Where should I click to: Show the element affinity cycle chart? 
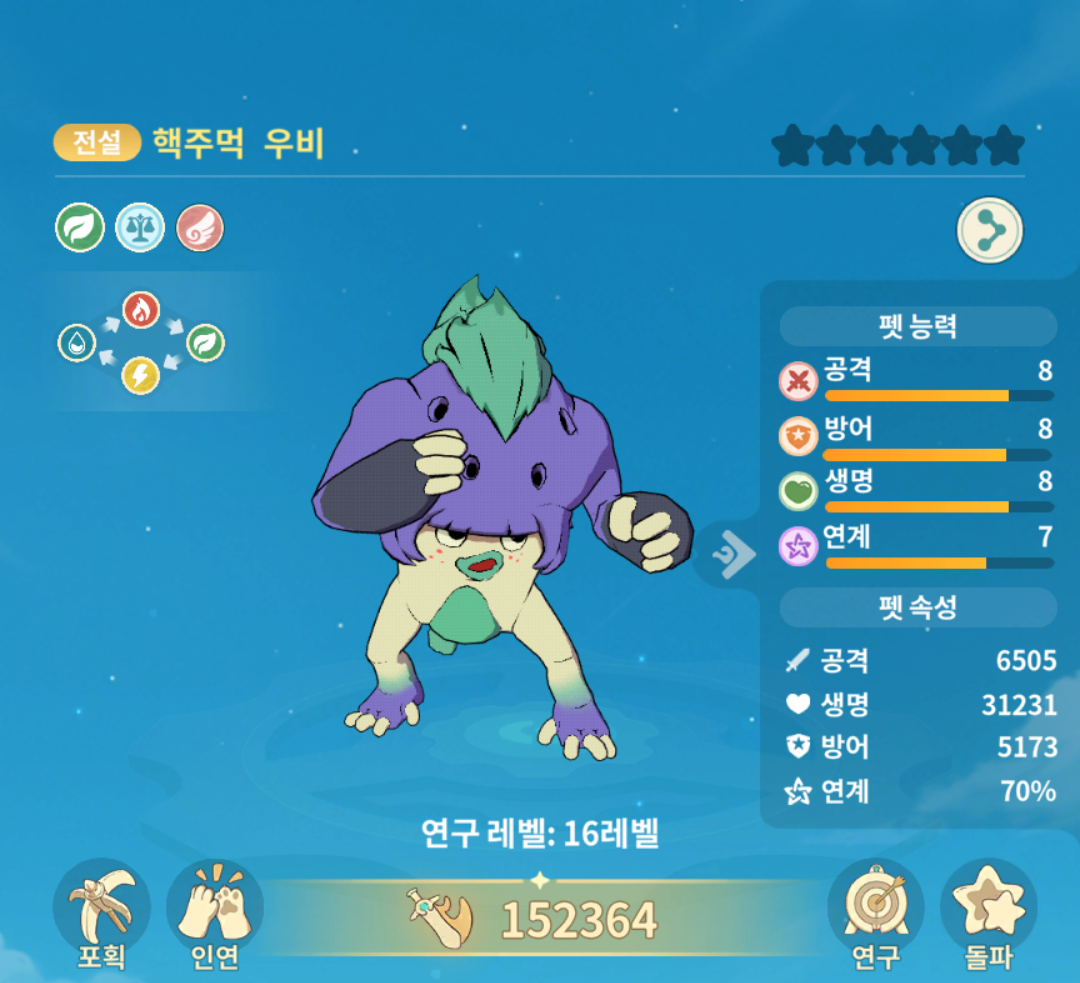pos(140,343)
